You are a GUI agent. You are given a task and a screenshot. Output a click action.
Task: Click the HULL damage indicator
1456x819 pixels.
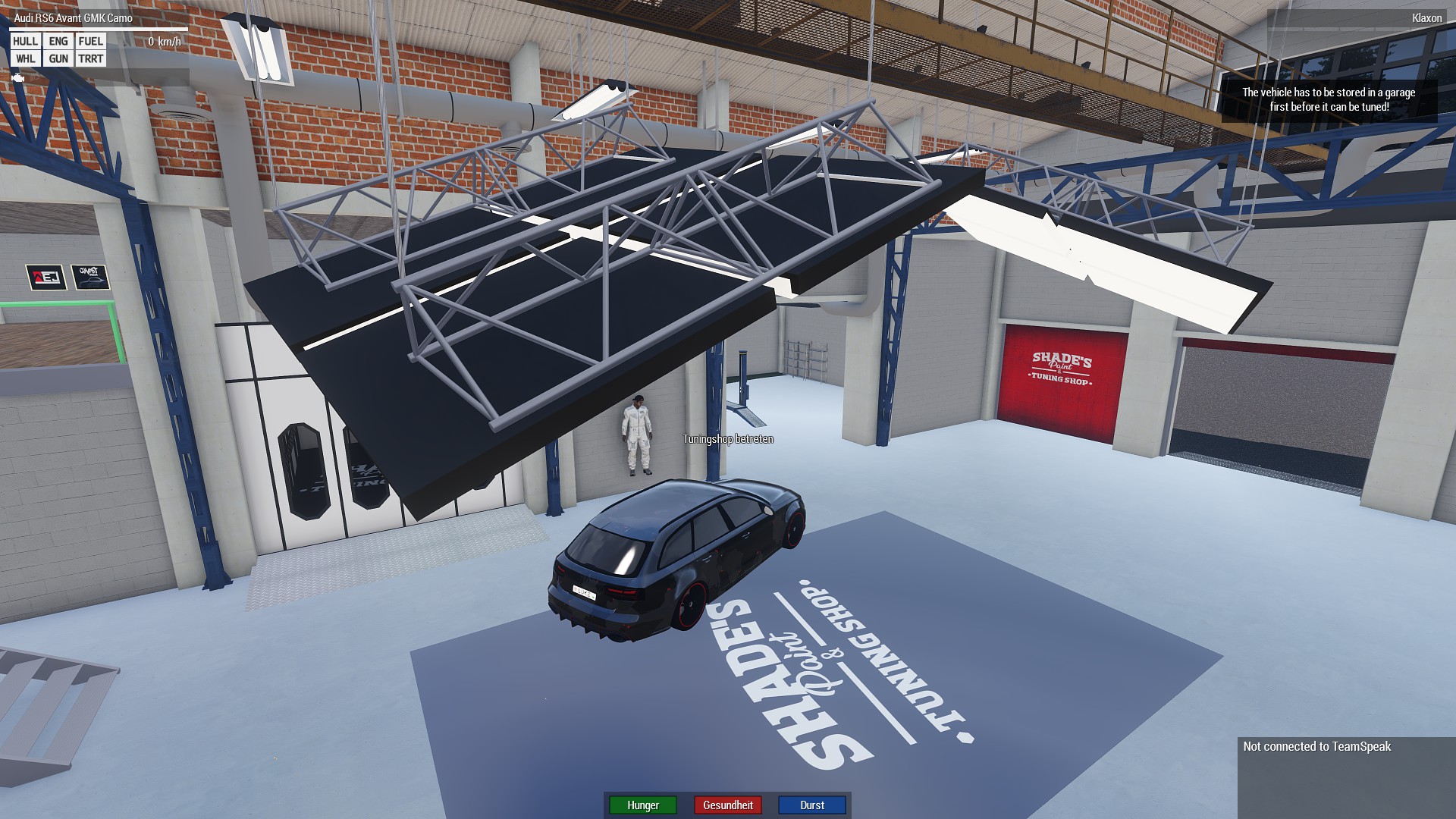25,41
